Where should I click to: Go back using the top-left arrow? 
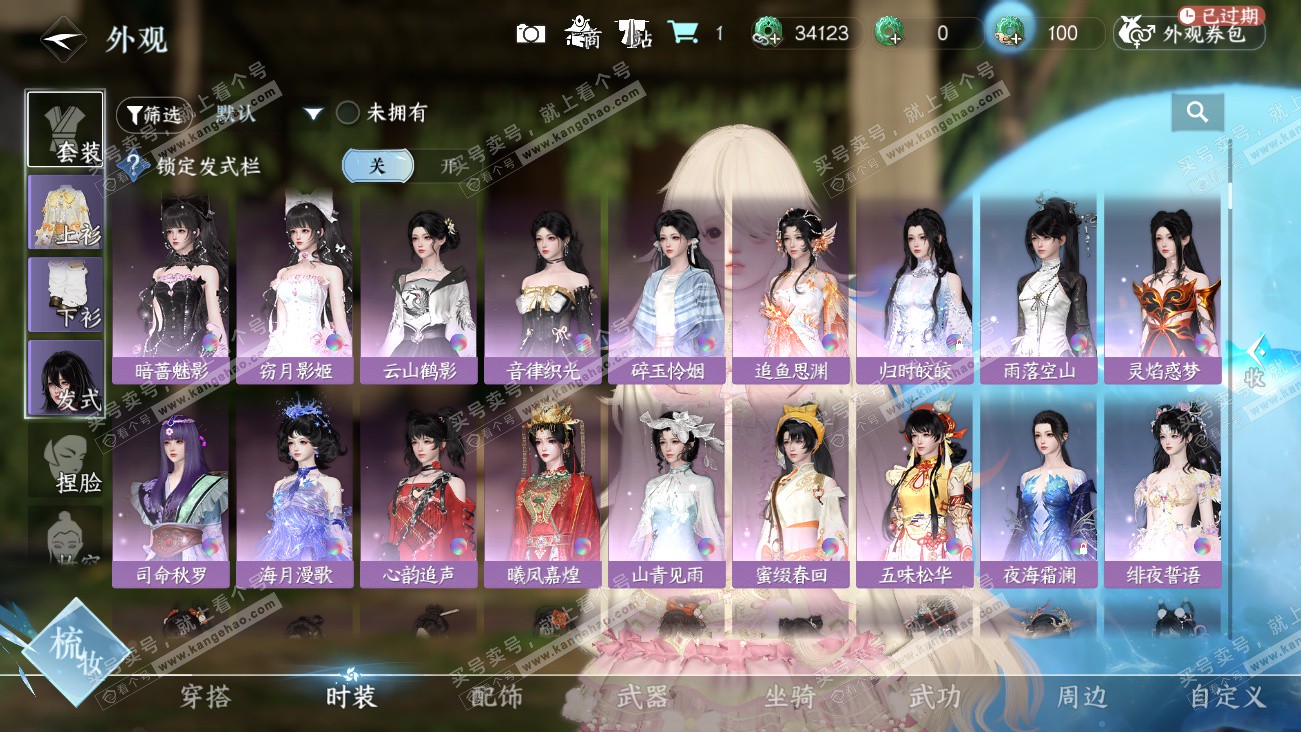[x=62, y=38]
